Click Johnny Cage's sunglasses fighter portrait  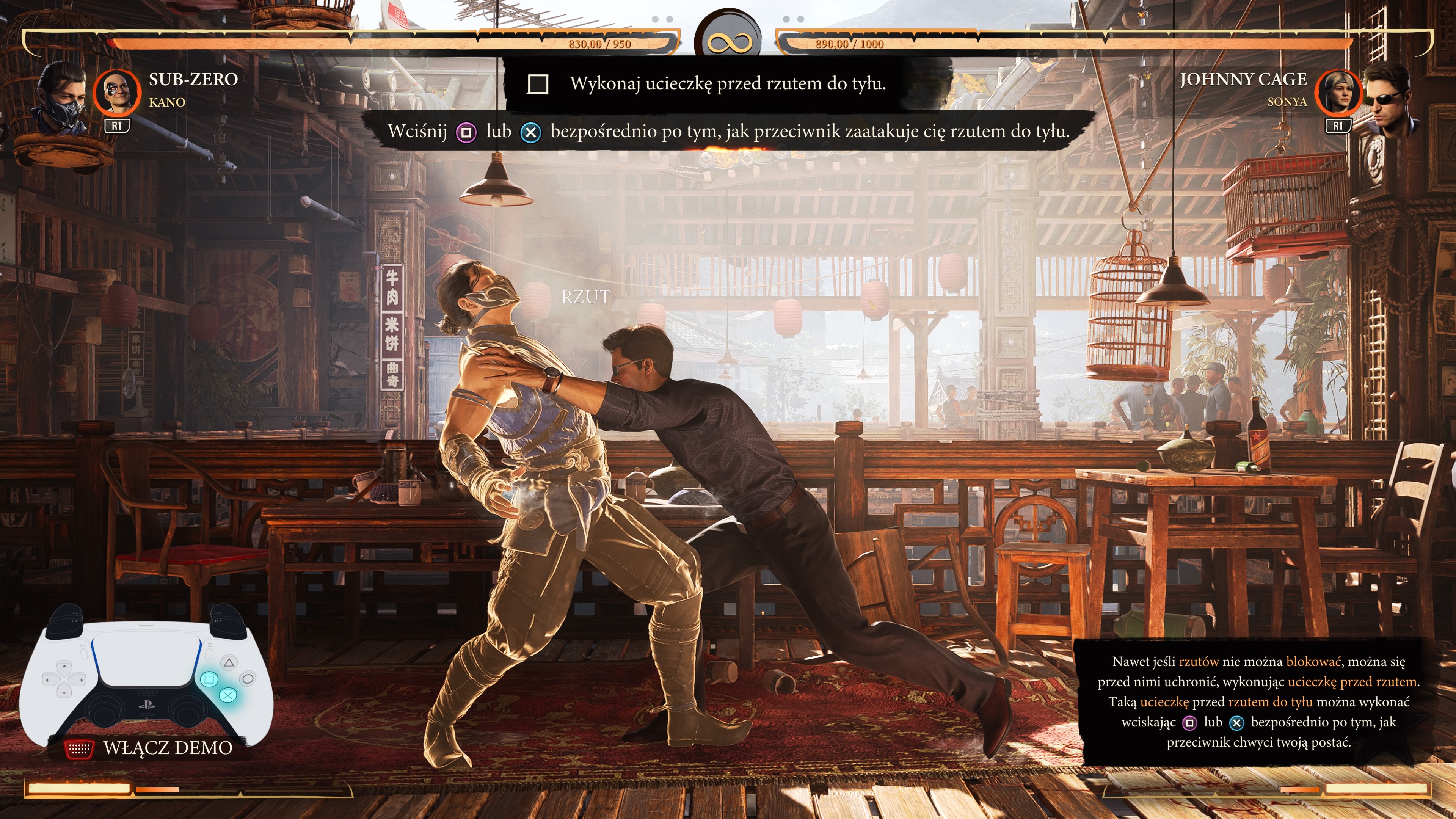pyautogui.click(x=1391, y=98)
